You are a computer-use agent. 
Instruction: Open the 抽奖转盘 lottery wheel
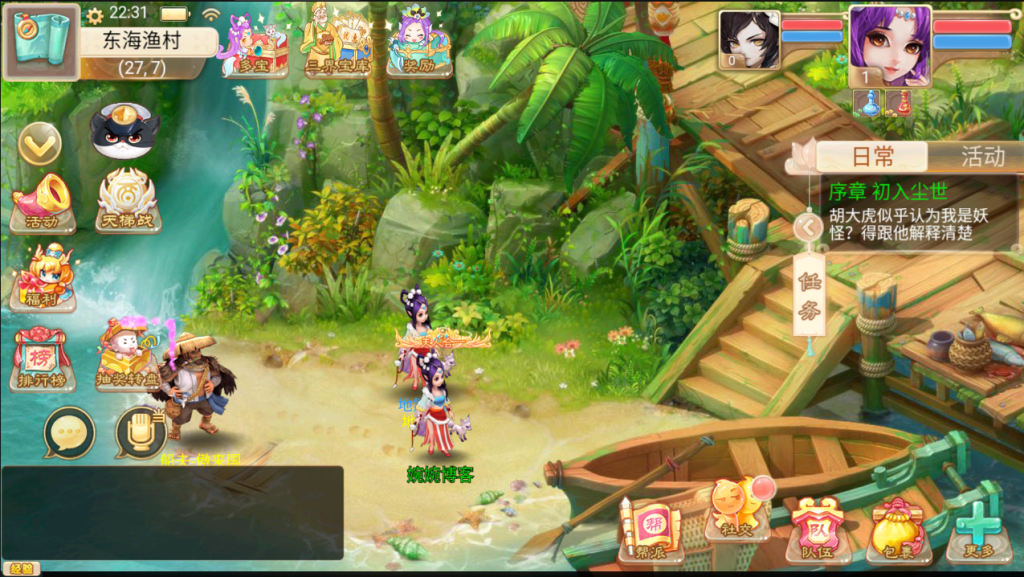point(128,355)
